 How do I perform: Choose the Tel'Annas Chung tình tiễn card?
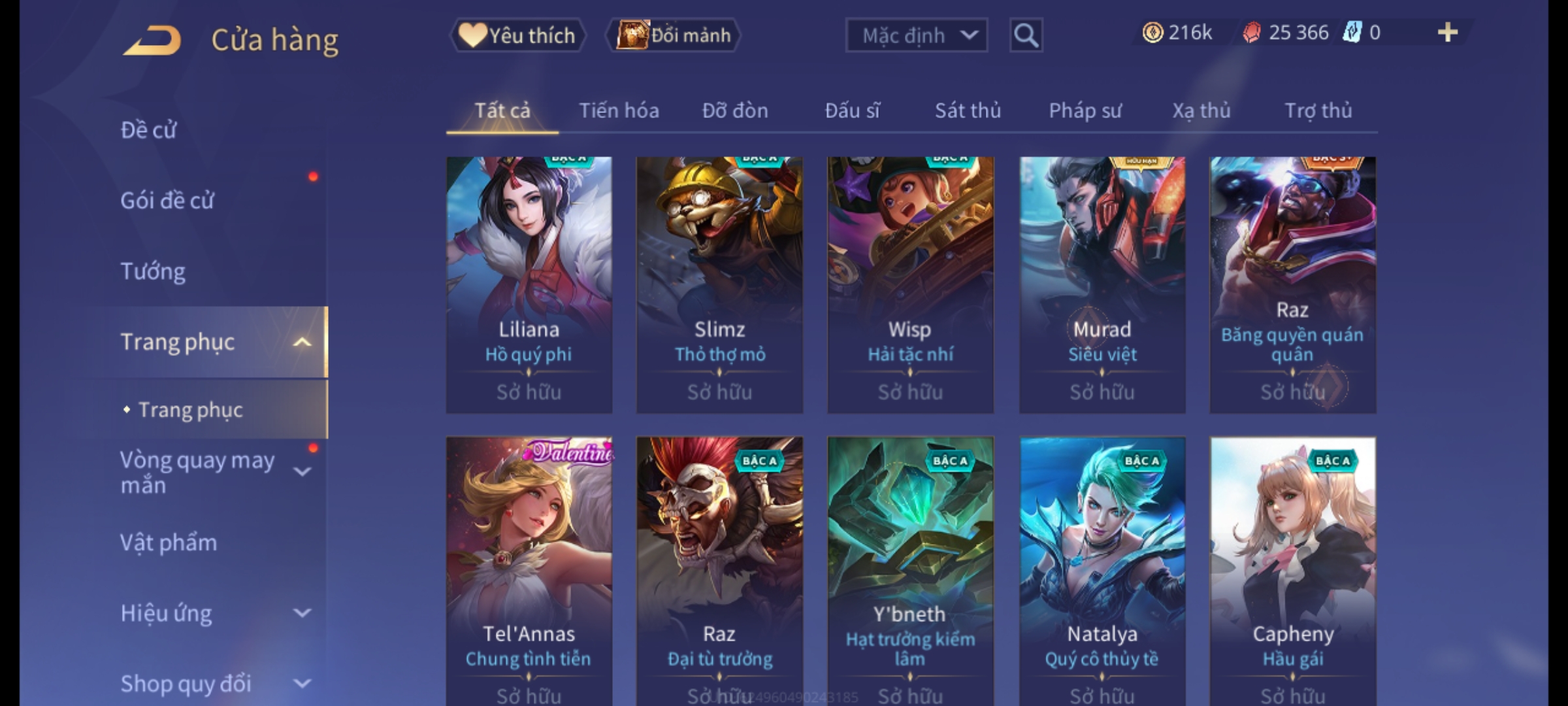tap(529, 569)
